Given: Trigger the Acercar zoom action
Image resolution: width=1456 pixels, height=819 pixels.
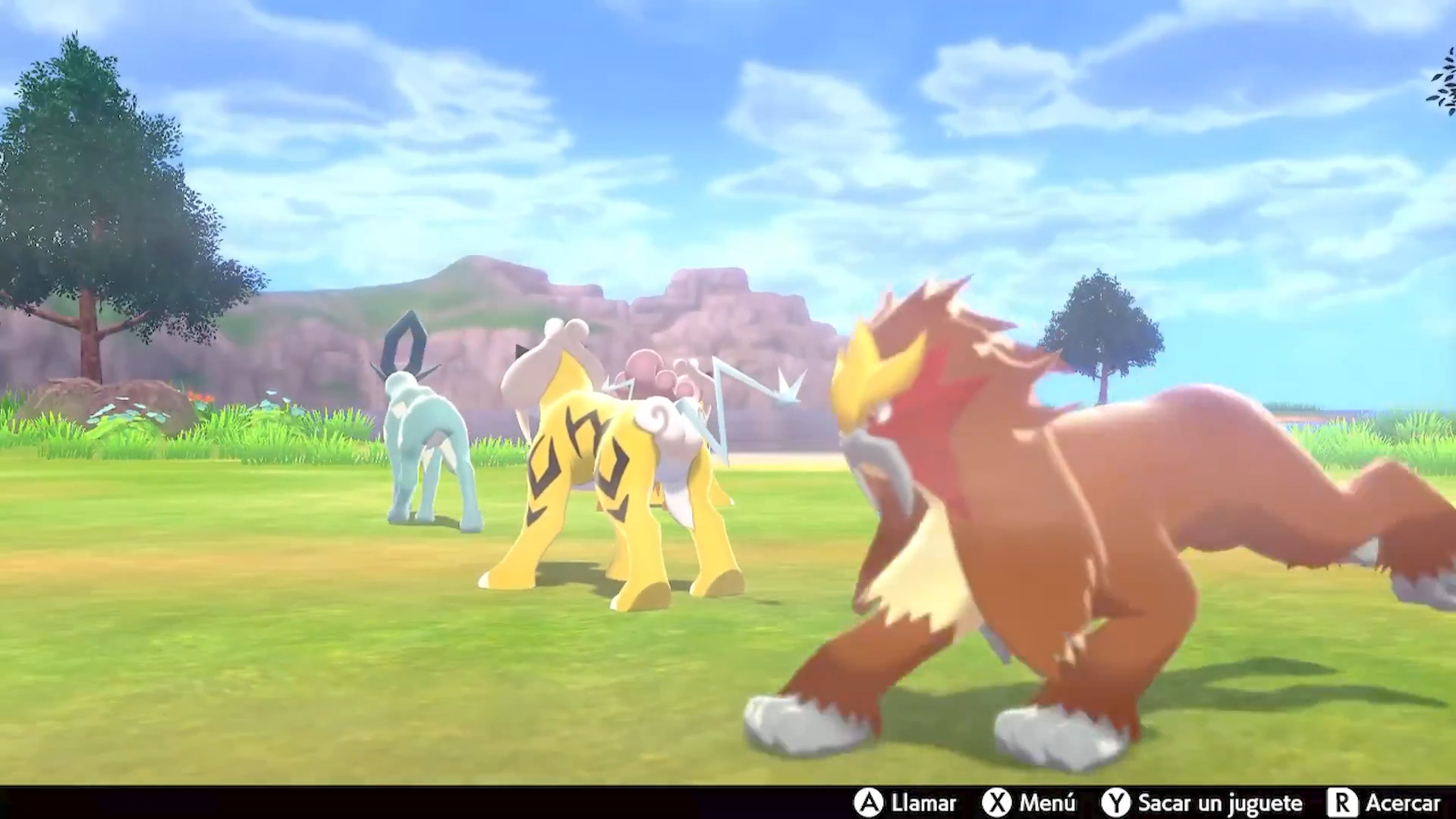Looking at the screenshot, I should click(x=1404, y=802).
